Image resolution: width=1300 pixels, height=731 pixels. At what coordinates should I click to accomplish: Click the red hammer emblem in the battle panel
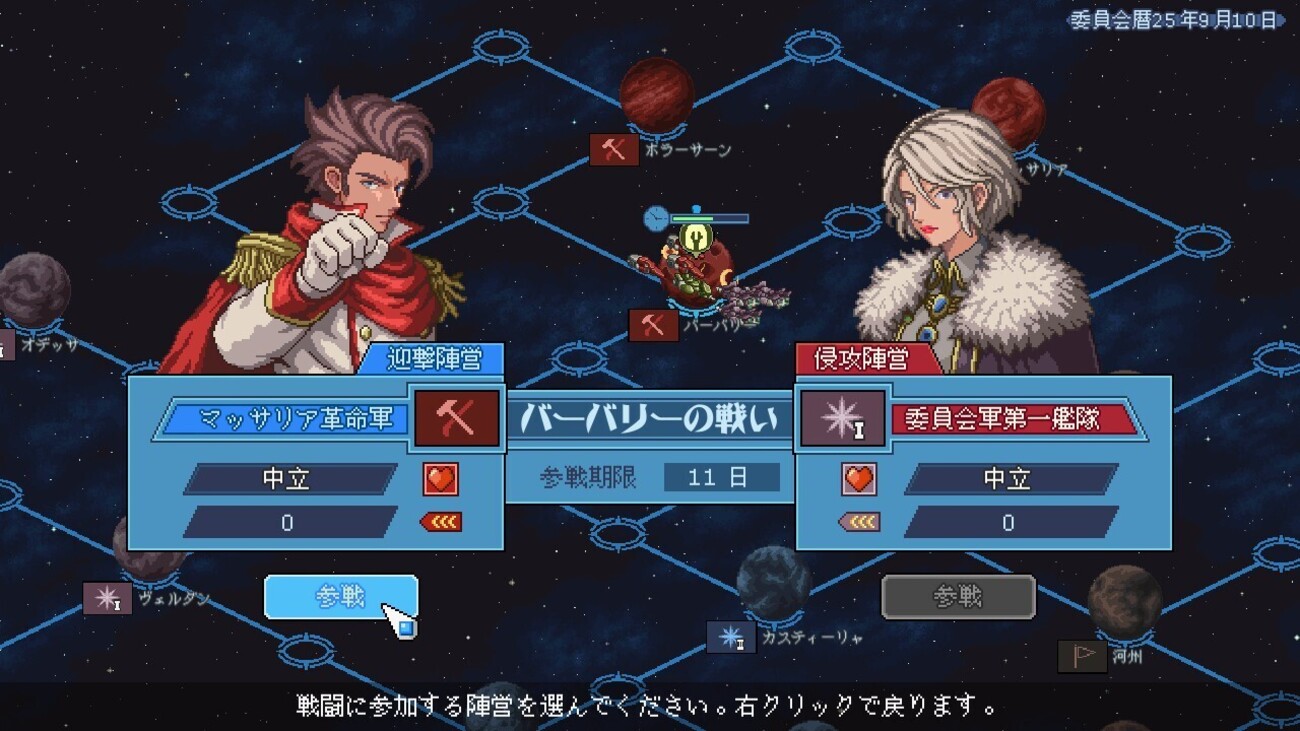click(x=457, y=418)
